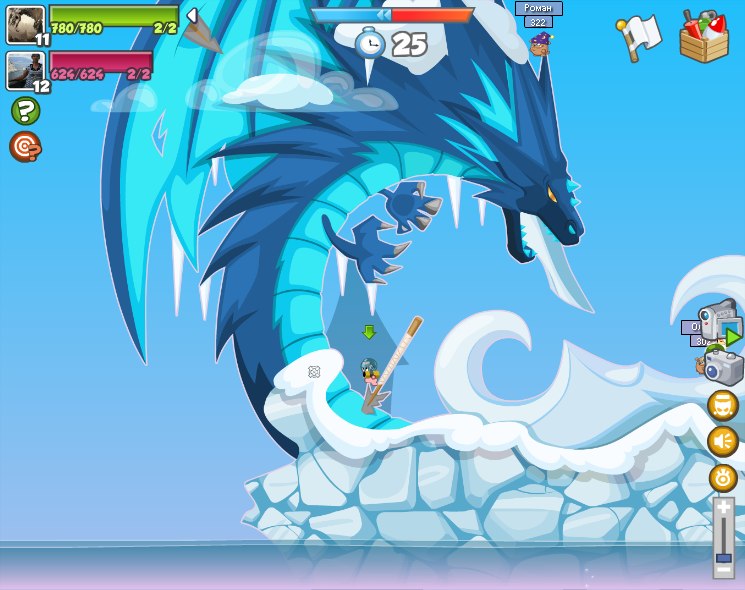Click the zoom-out minus button

pos(723,570)
